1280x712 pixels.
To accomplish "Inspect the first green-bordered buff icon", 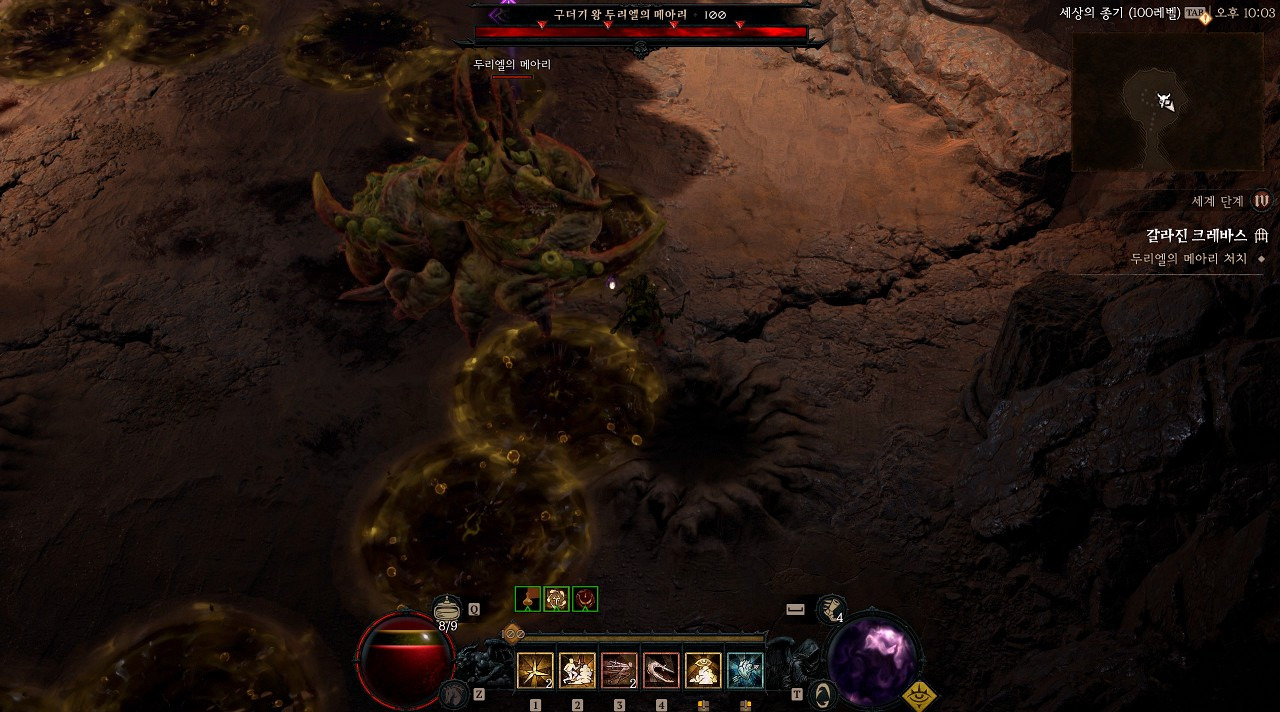I will [x=528, y=599].
